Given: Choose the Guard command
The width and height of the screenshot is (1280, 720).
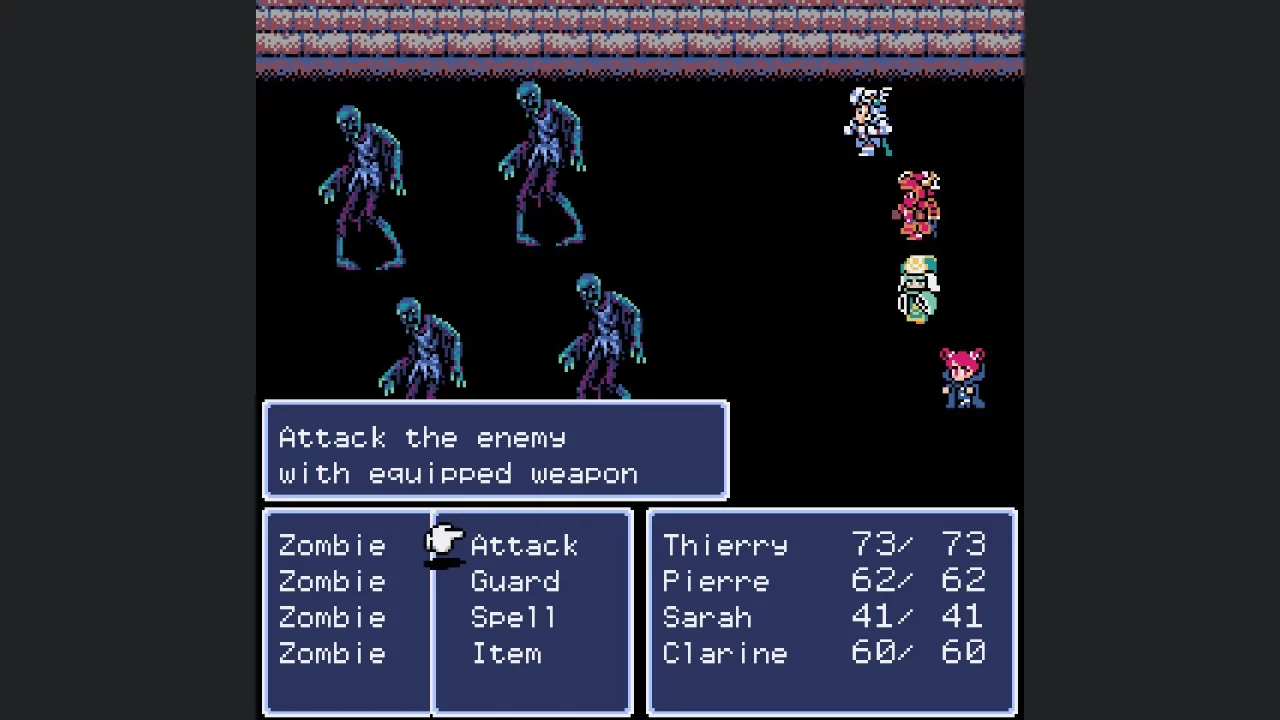Looking at the screenshot, I should coord(515,581).
